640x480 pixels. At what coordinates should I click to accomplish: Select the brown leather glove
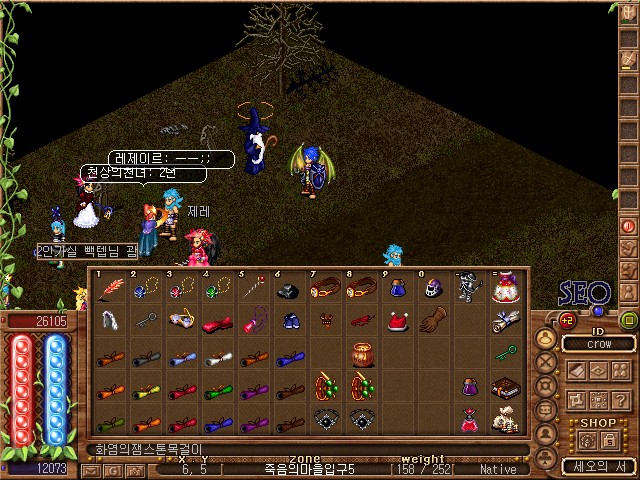[432, 322]
